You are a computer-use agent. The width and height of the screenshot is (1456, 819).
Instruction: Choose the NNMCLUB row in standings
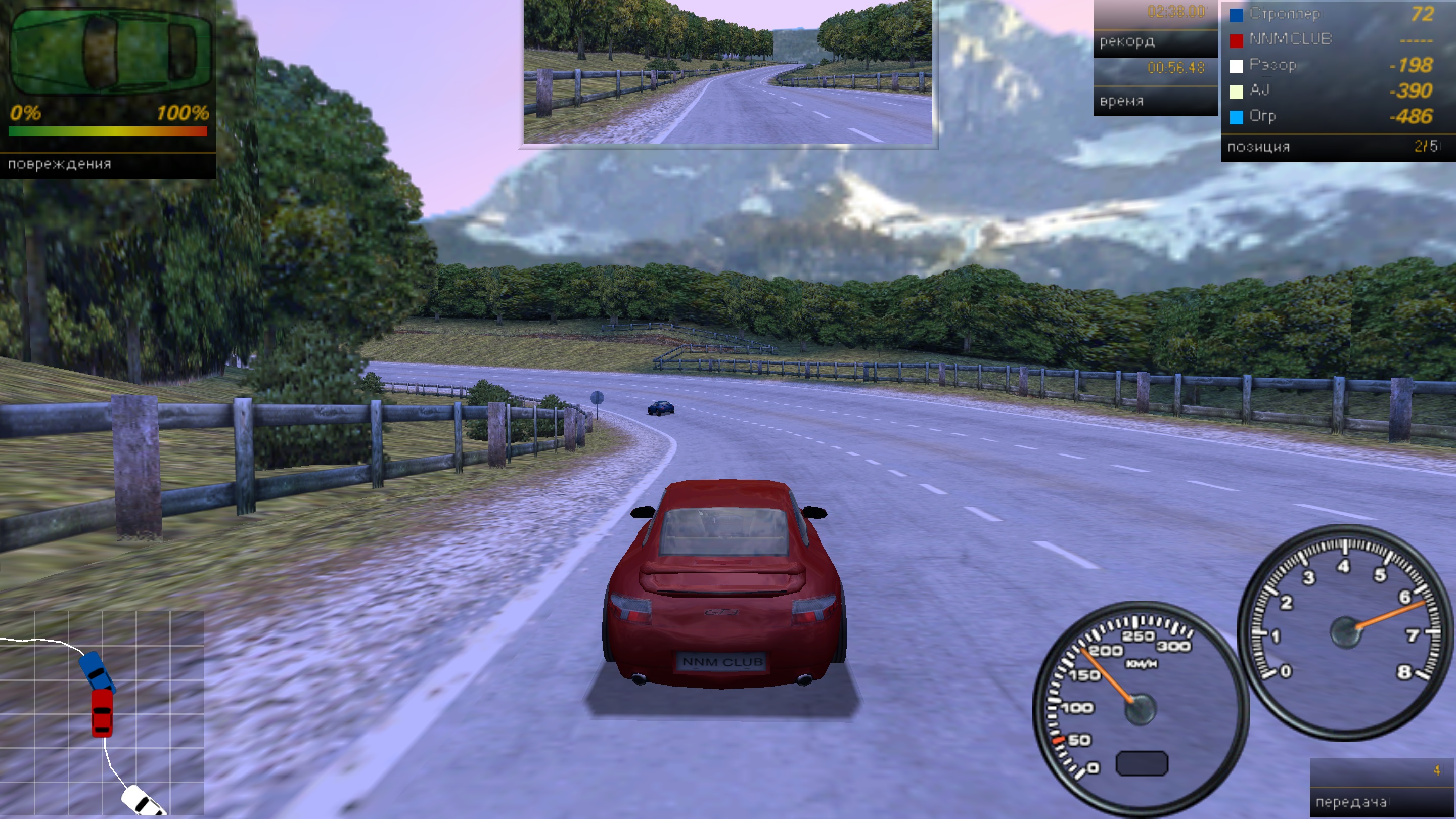pos(1332,39)
